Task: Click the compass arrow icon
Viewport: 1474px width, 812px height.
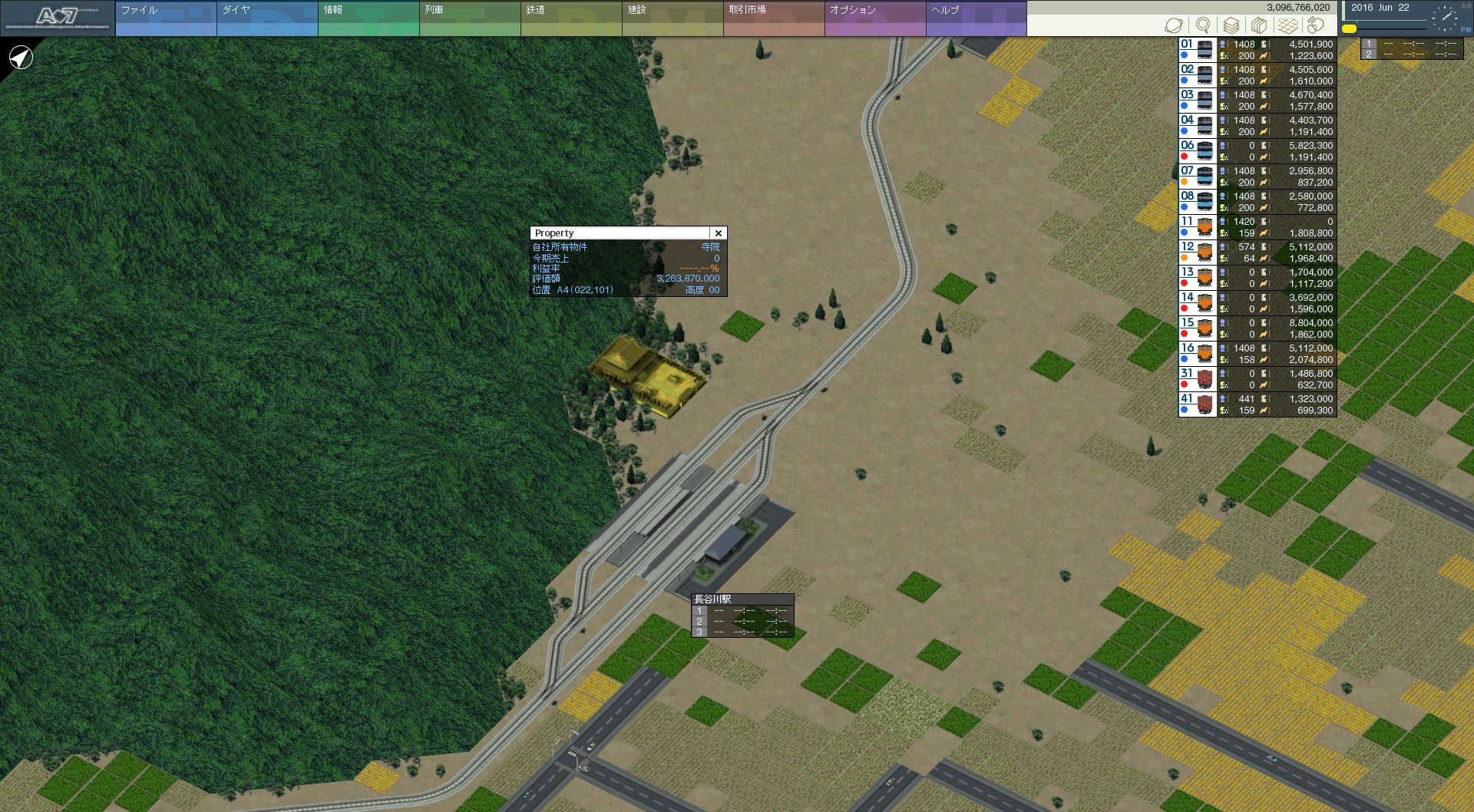Action: point(21,58)
